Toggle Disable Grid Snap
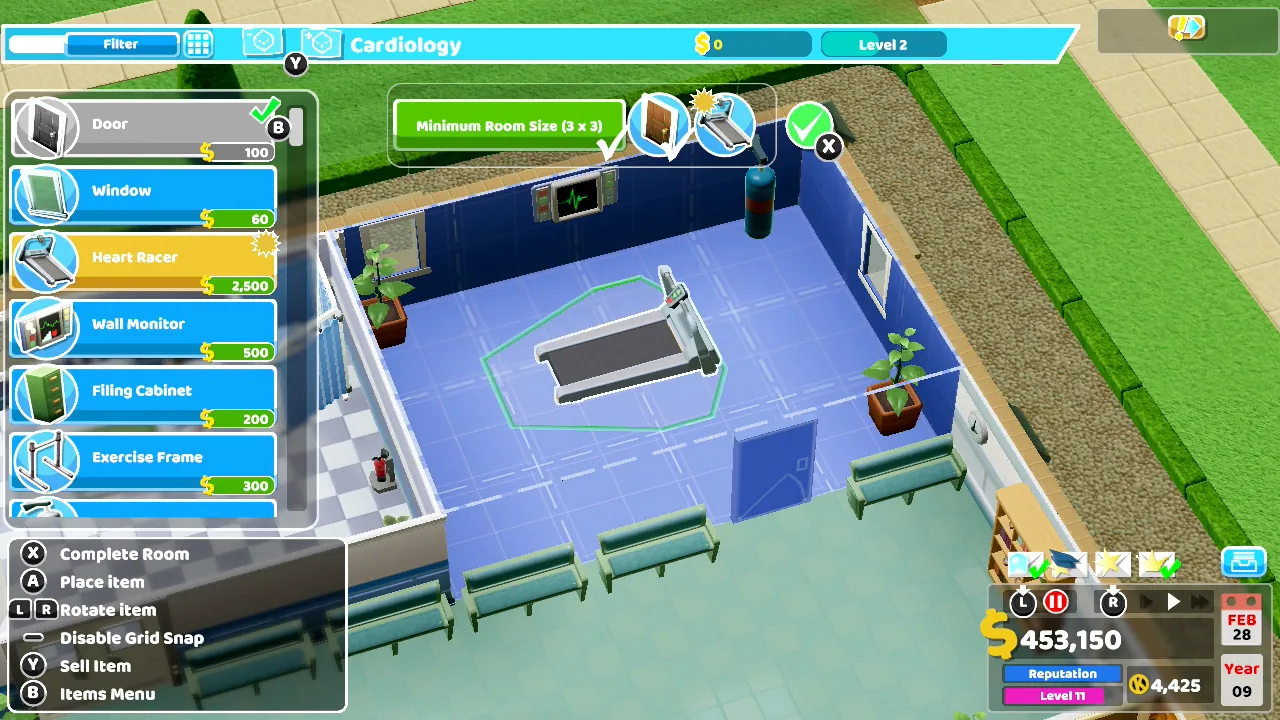The image size is (1280, 720). [131, 637]
